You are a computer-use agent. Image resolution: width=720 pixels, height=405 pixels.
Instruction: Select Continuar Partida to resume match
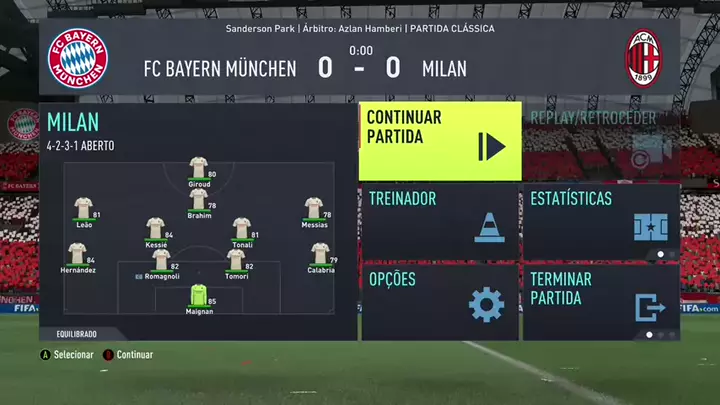pyautogui.click(x=439, y=140)
